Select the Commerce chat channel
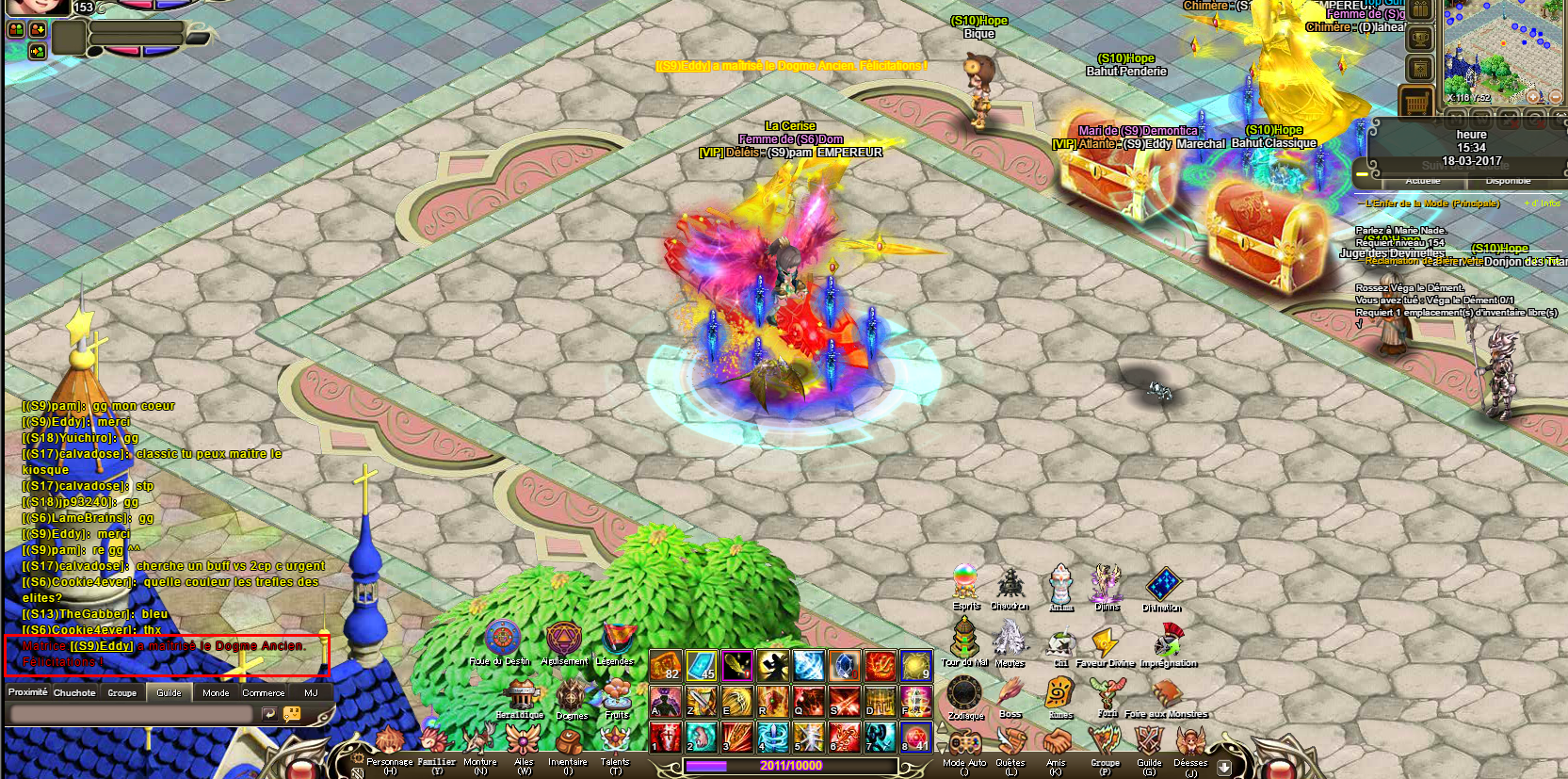The image size is (1568, 779). click(264, 692)
